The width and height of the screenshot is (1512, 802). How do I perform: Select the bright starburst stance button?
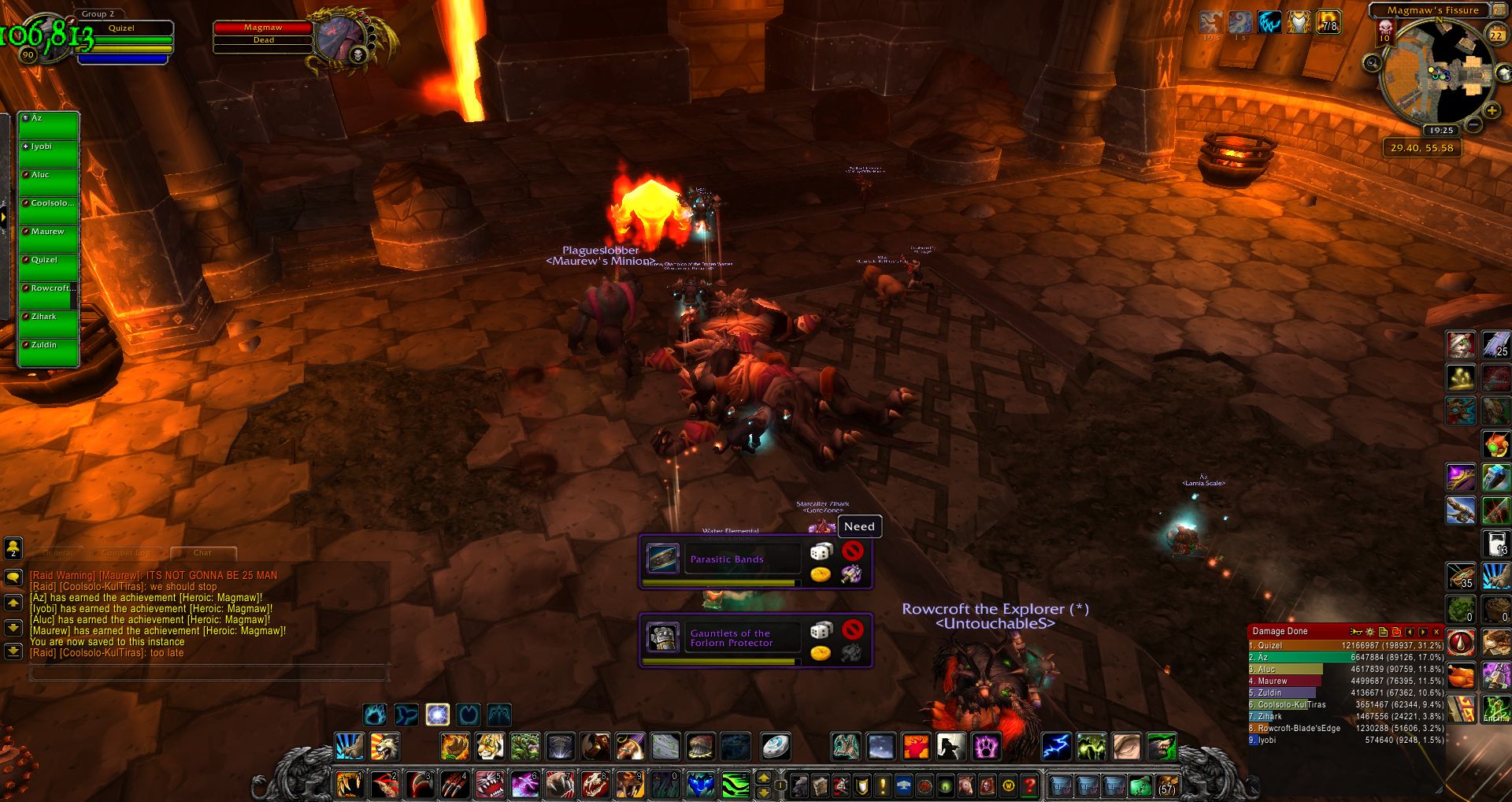coord(437,715)
